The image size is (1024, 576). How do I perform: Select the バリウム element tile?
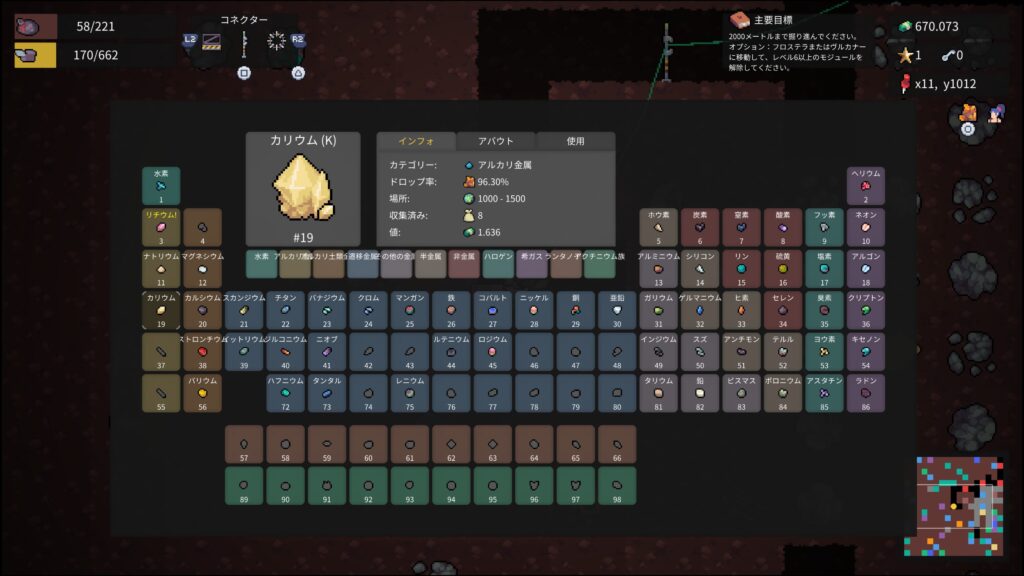(202, 393)
